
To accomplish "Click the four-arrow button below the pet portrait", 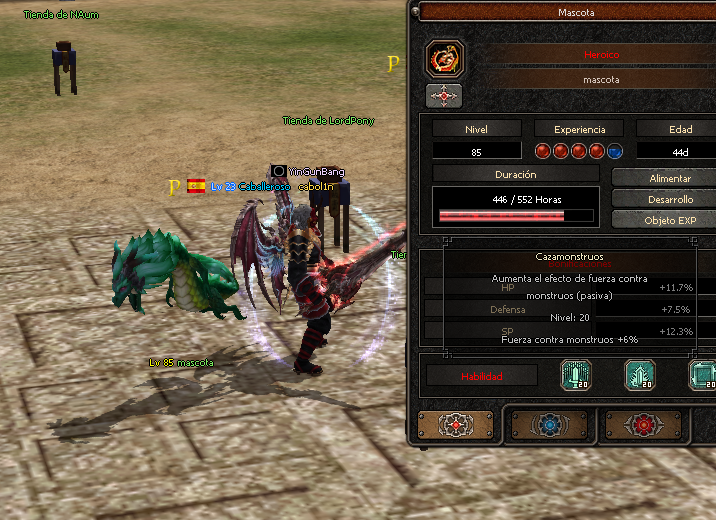I will [444, 96].
